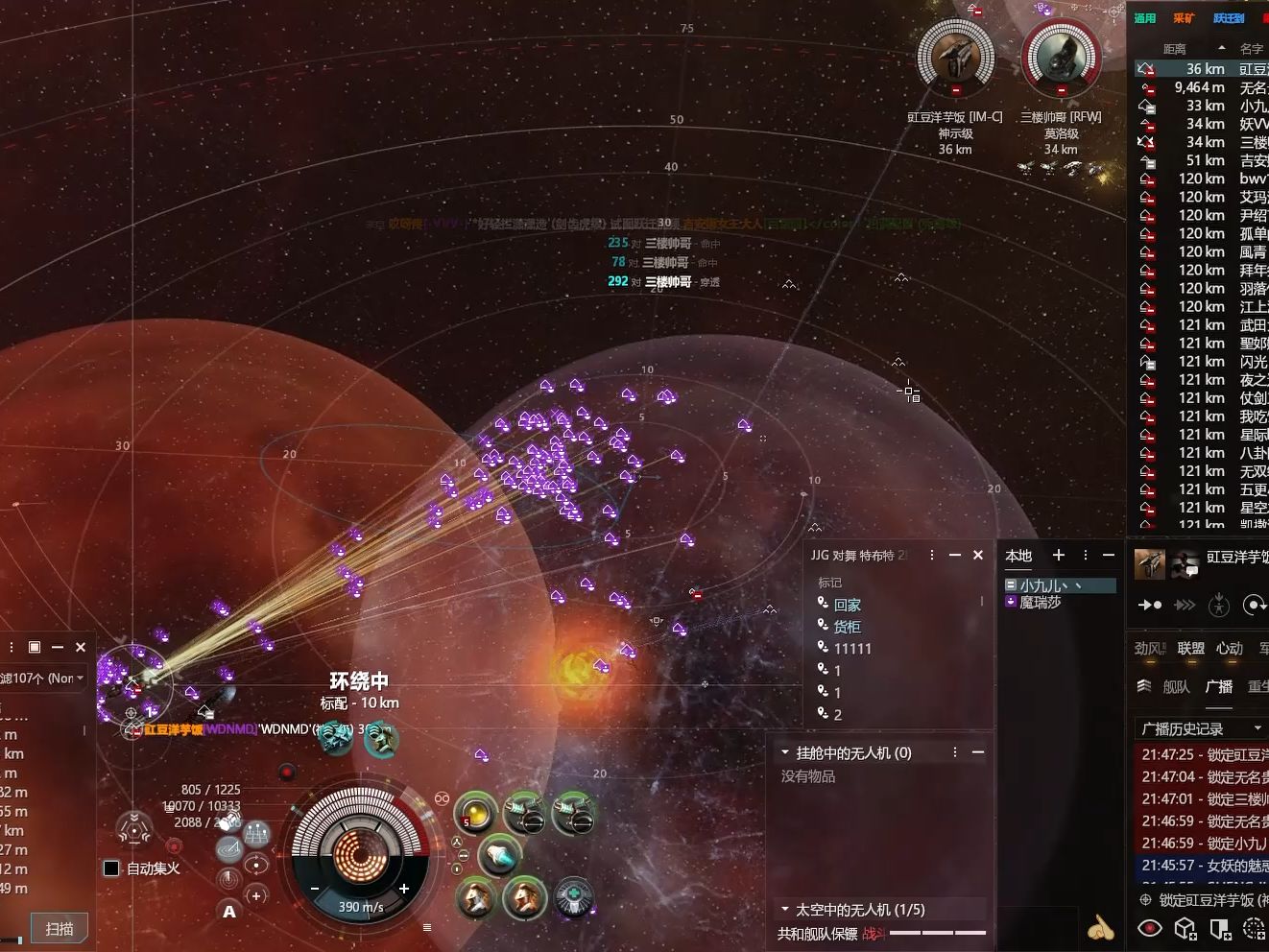Close the JJG 对舞 特布特 window
Image resolution: width=1269 pixels, height=952 pixels.
click(978, 555)
